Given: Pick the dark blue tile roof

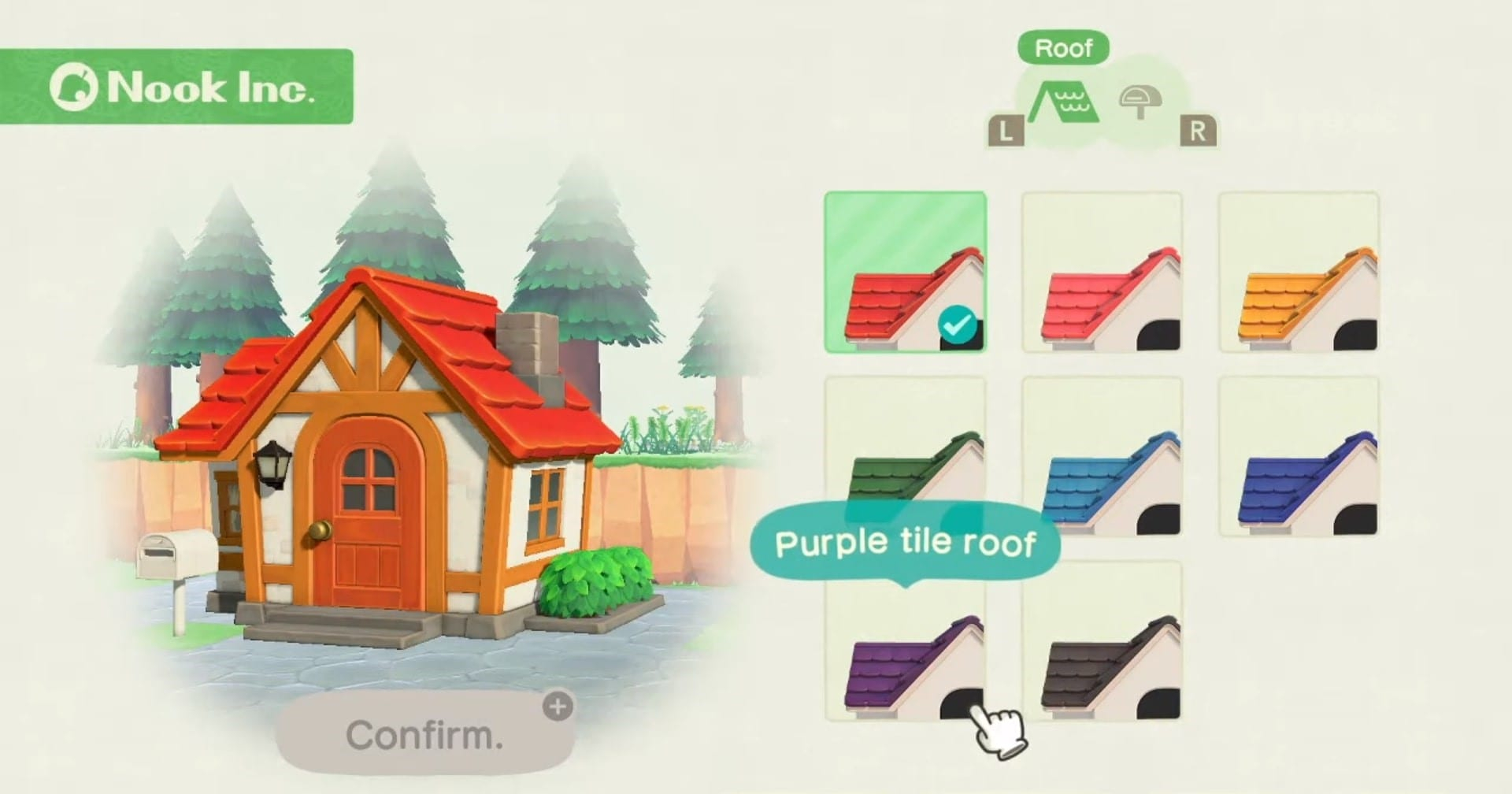Looking at the screenshot, I should tap(1299, 457).
